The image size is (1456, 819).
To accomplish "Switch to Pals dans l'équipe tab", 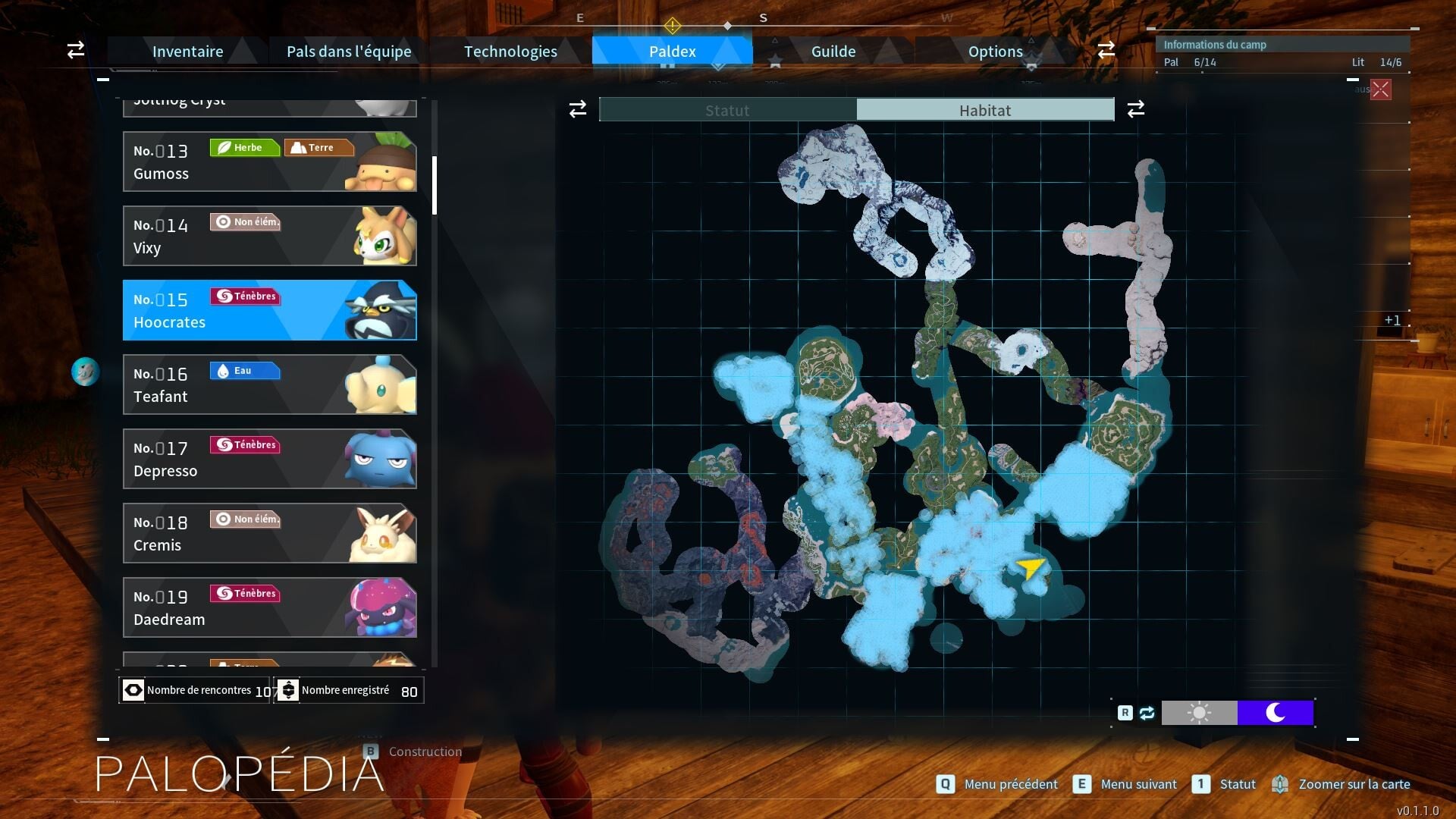I will (349, 52).
